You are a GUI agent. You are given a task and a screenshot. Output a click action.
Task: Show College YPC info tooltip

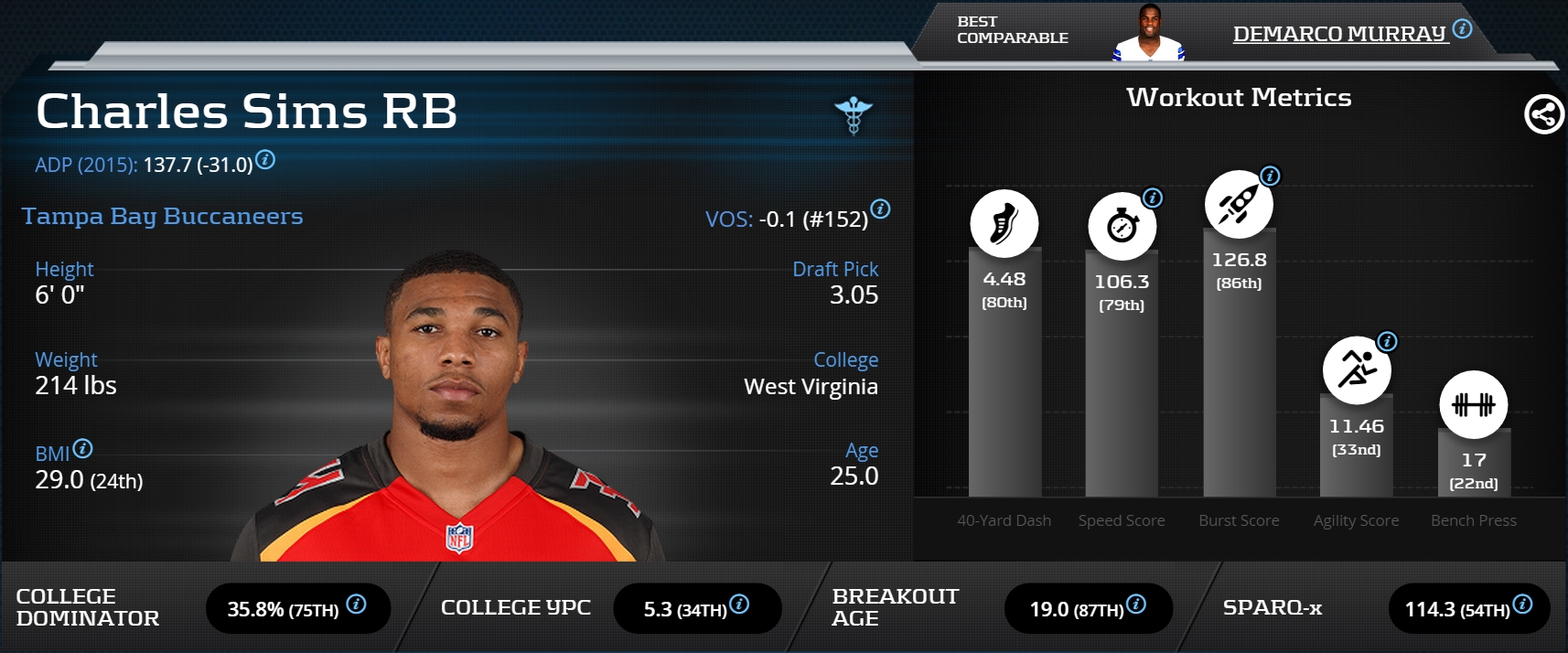739,604
